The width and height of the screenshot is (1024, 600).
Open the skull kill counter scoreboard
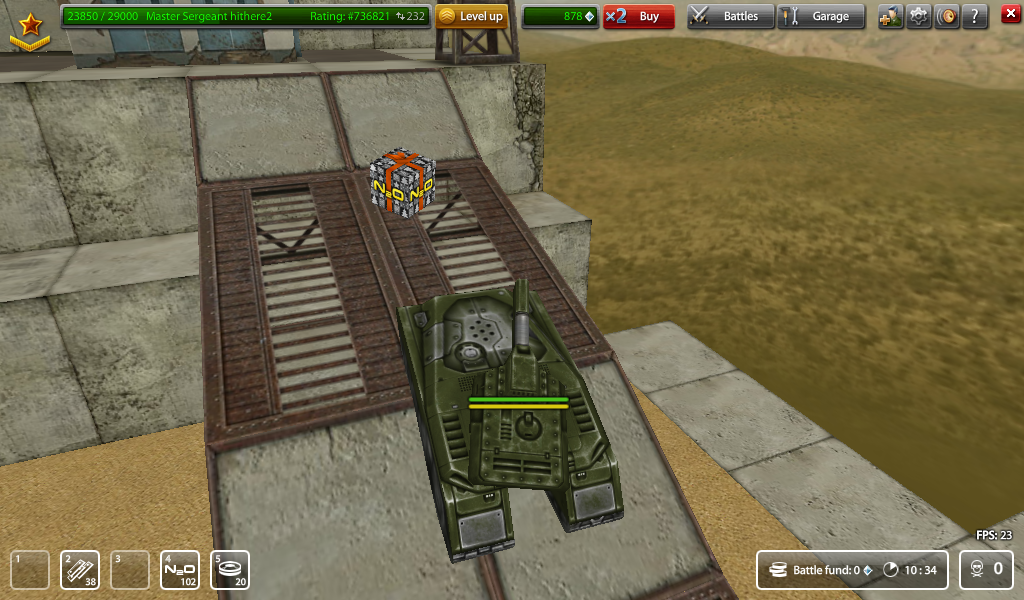[986, 570]
